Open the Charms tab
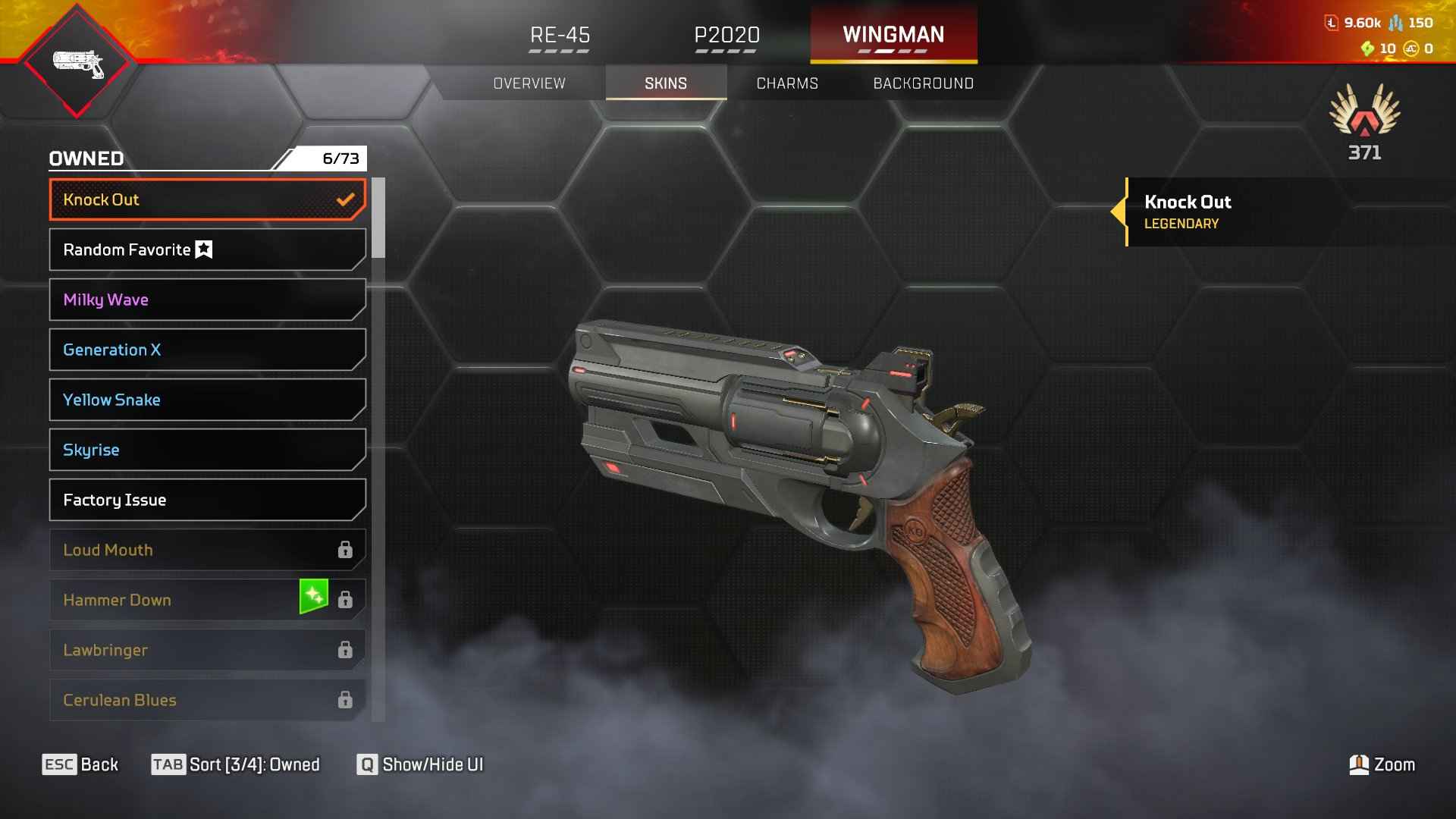The width and height of the screenshot is (1456, 819). (x=787, y=83)
